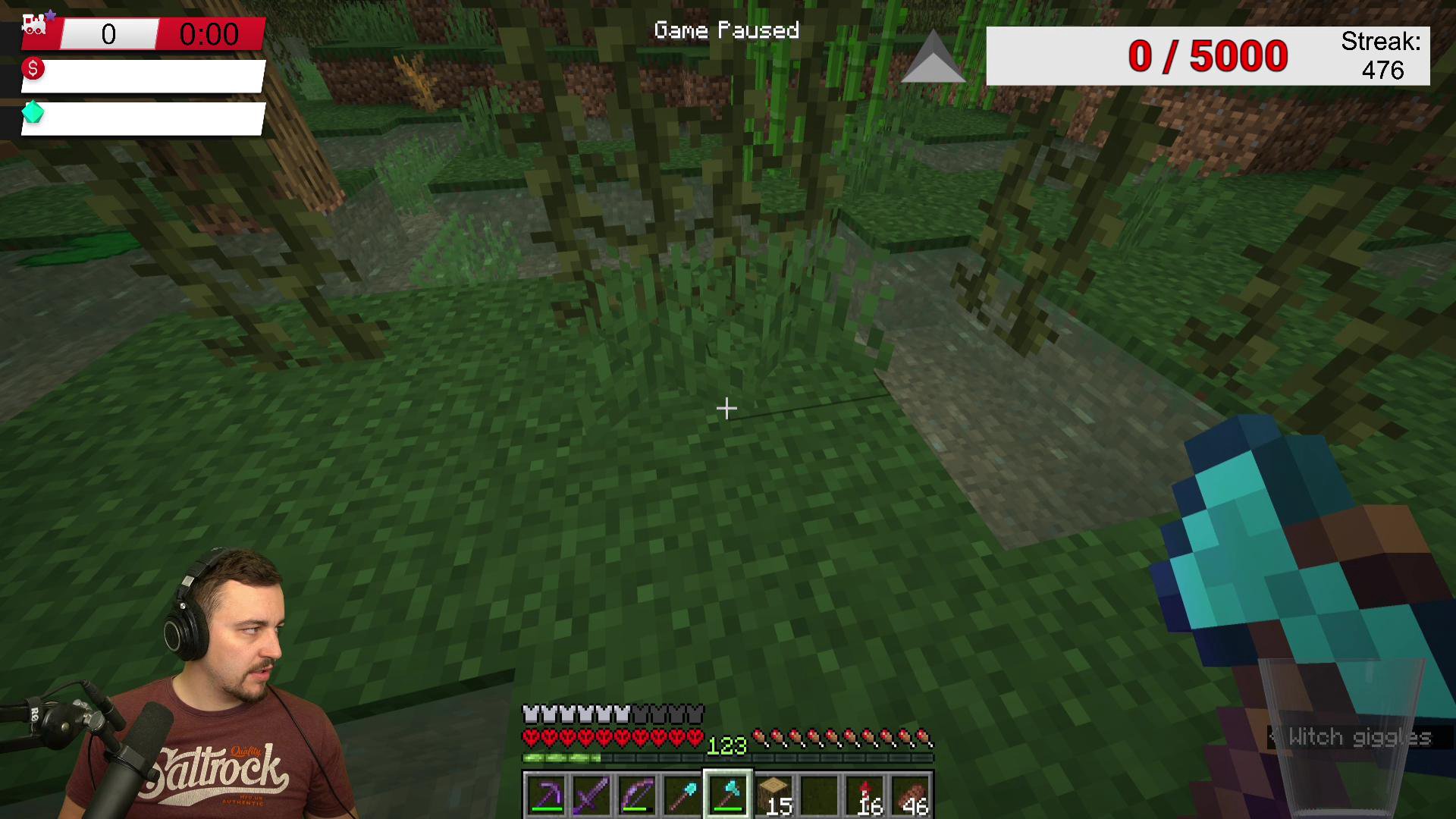
Task: Select the diamond axe hotbar slot
Action: 728,795
